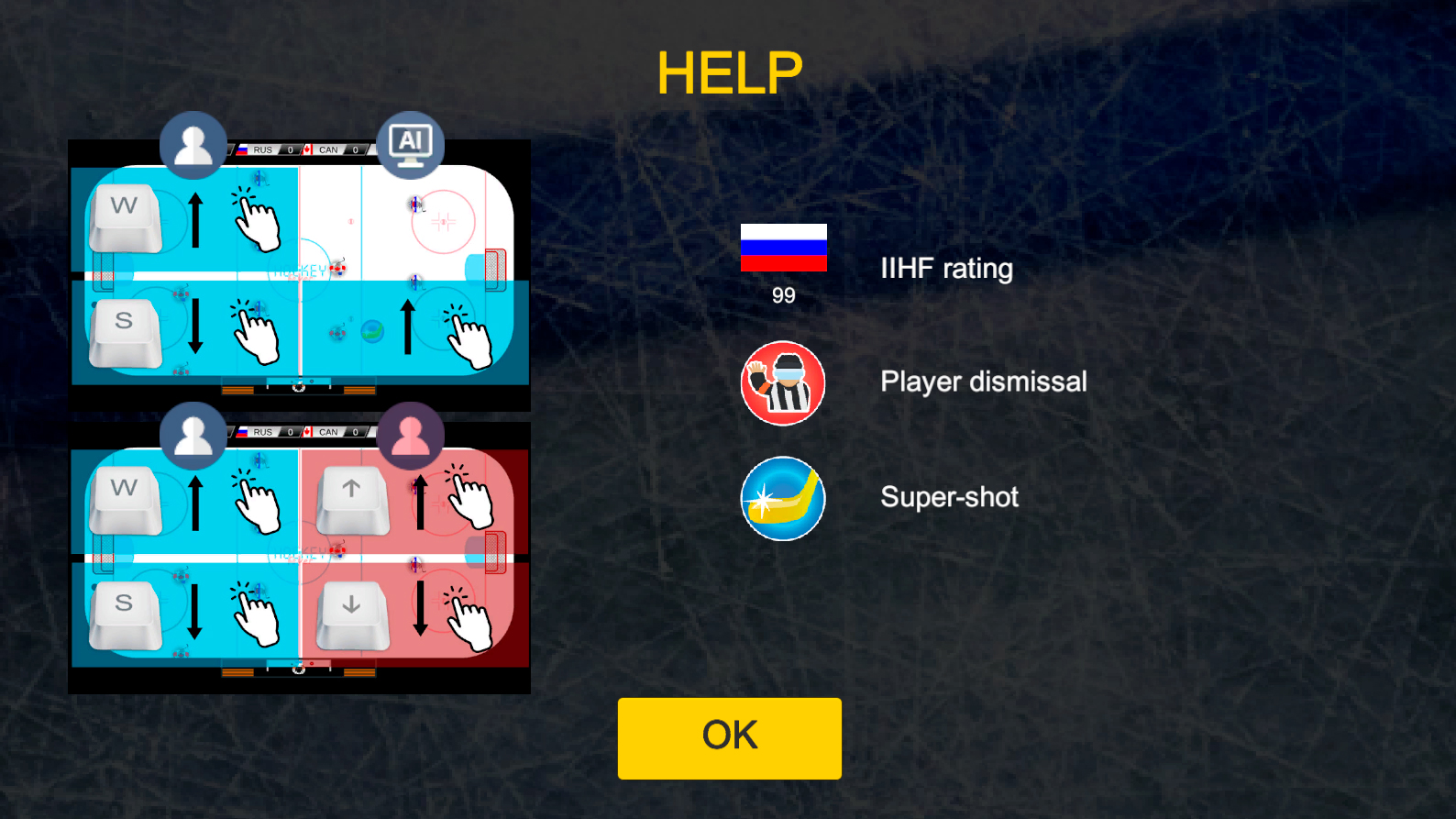Click the 99 rating number
1456x819 pixels.
(783, 295)
